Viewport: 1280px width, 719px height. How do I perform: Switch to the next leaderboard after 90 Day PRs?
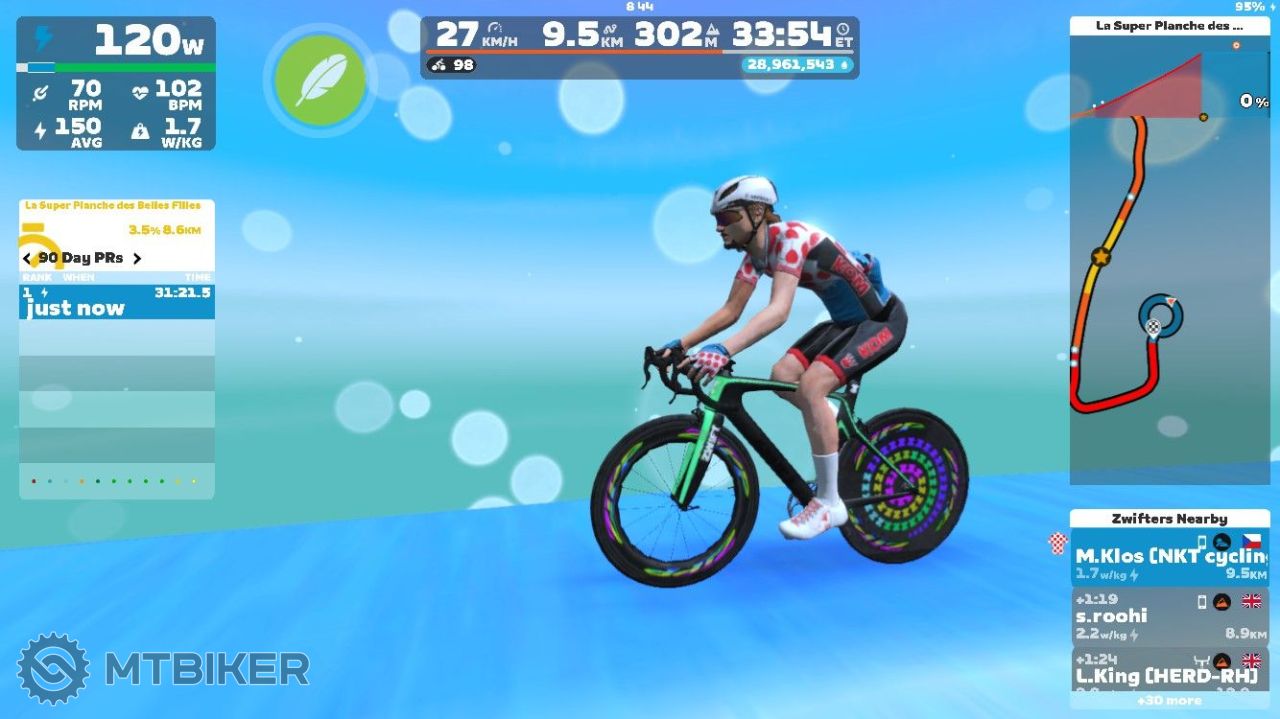pyautogui.click(x=137, y=258)
